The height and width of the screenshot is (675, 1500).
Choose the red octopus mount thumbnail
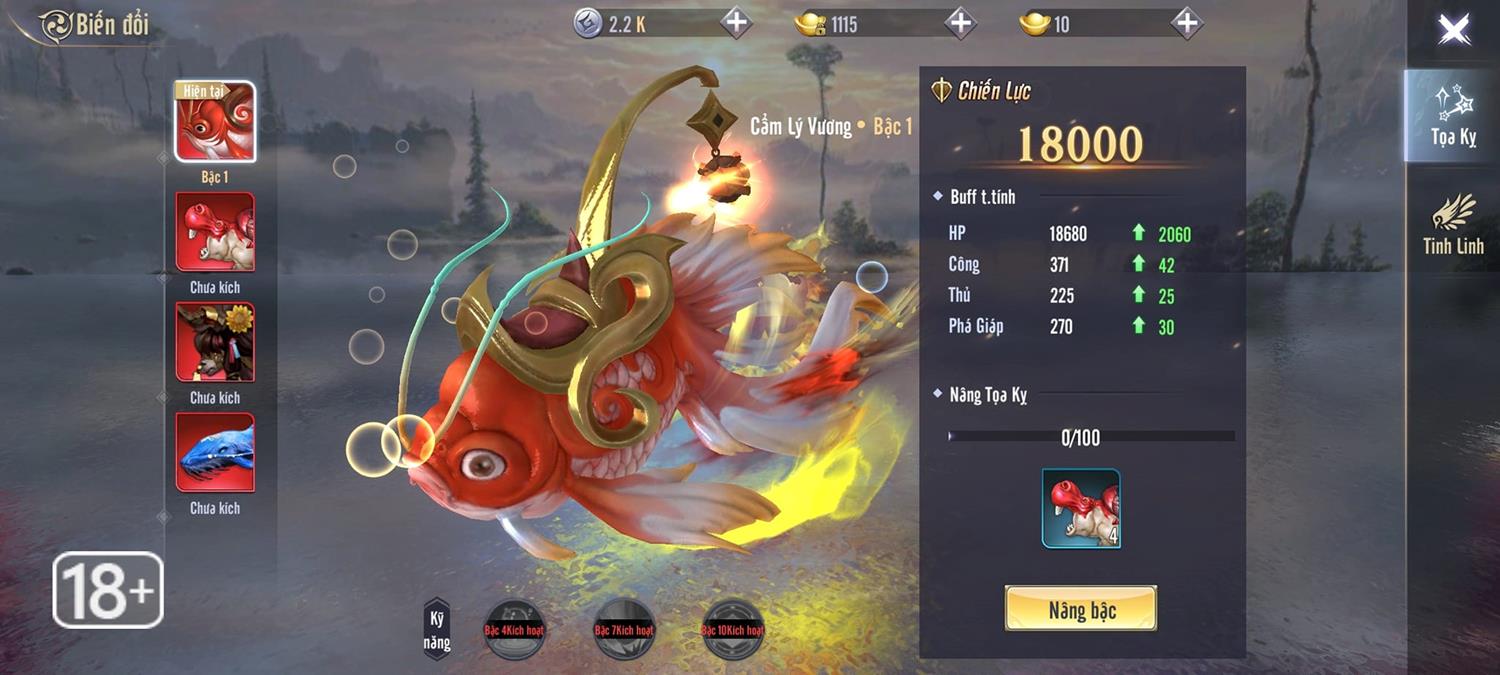pyautogui.click(x=215, y=232)
